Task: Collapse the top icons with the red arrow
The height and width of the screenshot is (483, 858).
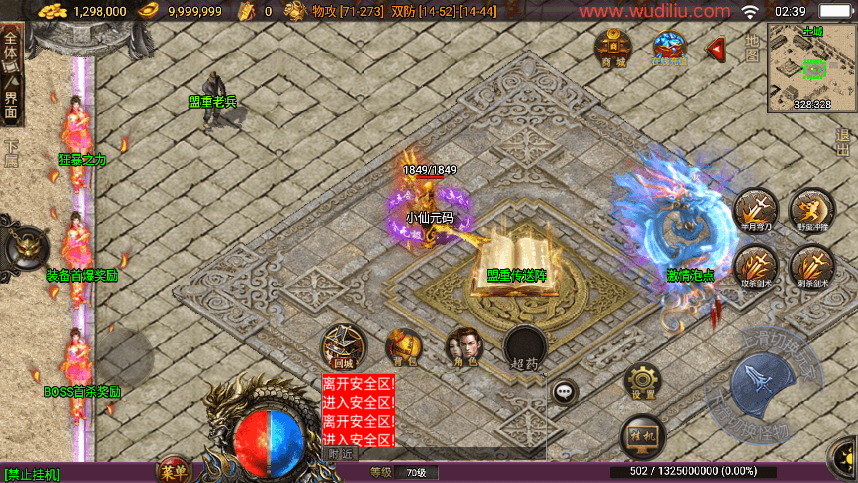Action: (715, 48)
